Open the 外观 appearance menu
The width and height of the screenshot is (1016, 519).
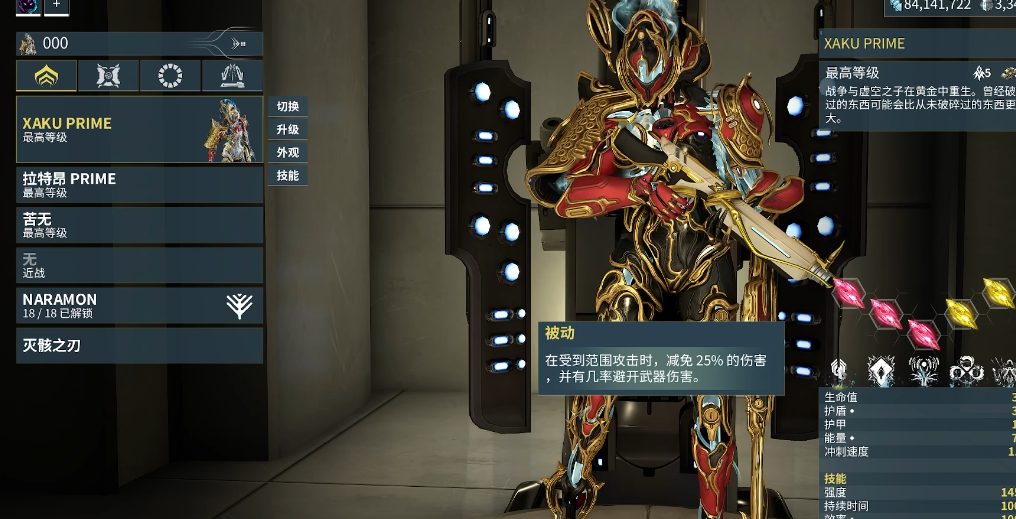[x=288, y=153]
